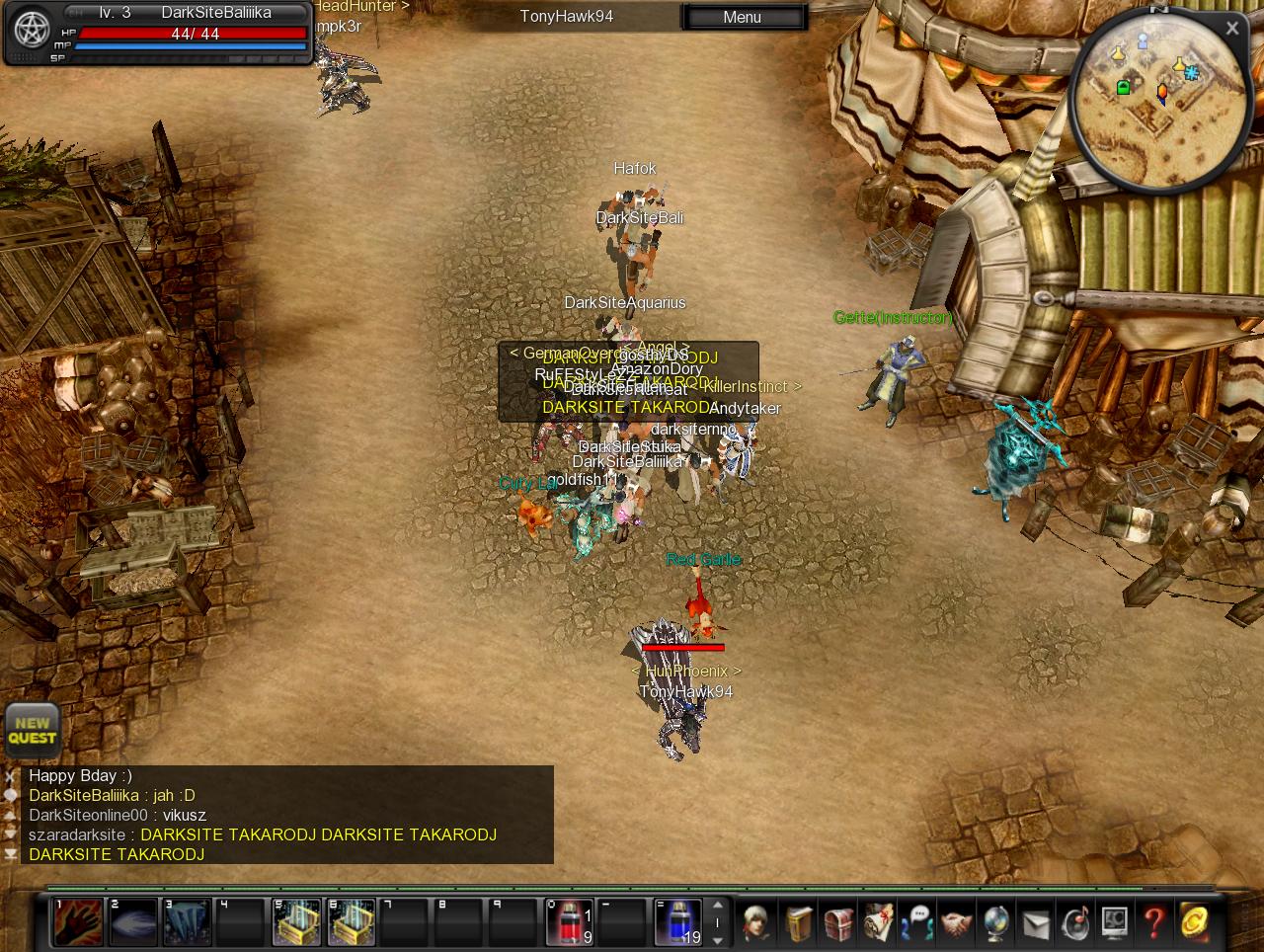Open the Menu button
The width and height of the screenshot is (1264, 952).
tap(743, 17)
